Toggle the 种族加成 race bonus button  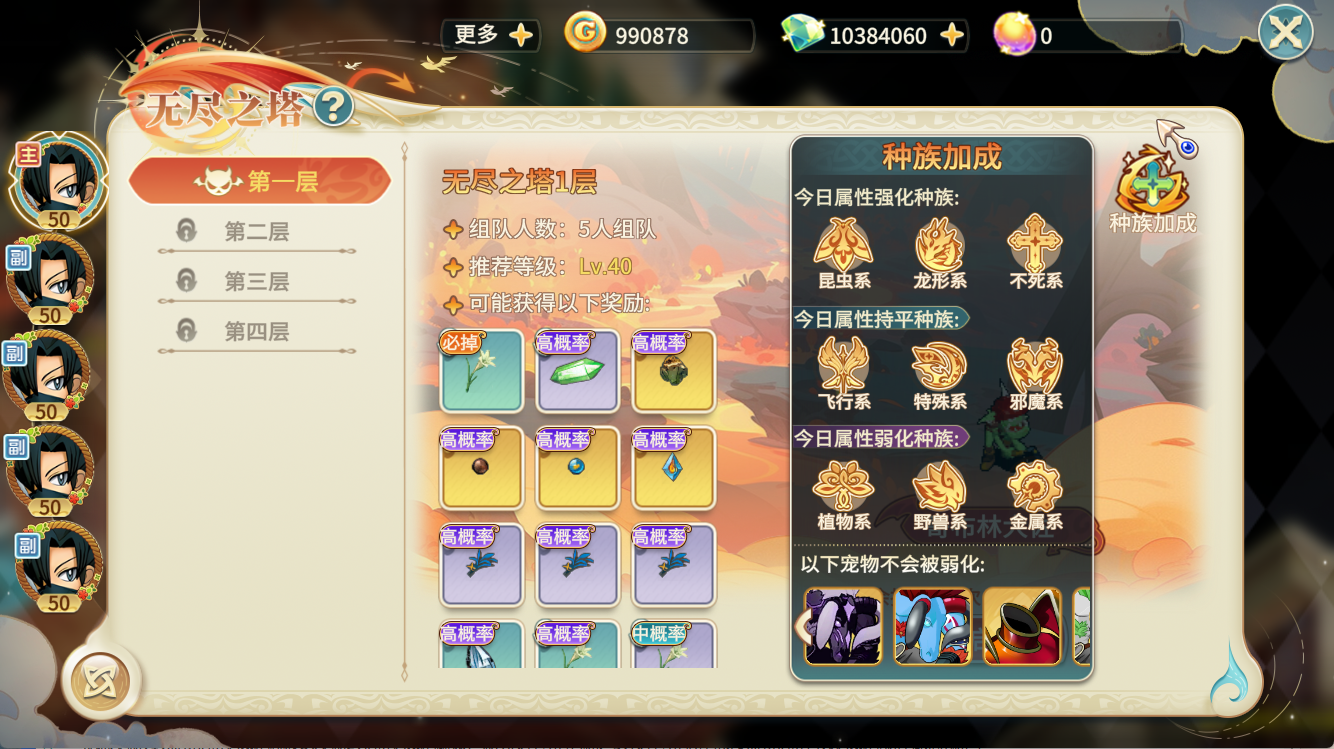pos(1152,190)
